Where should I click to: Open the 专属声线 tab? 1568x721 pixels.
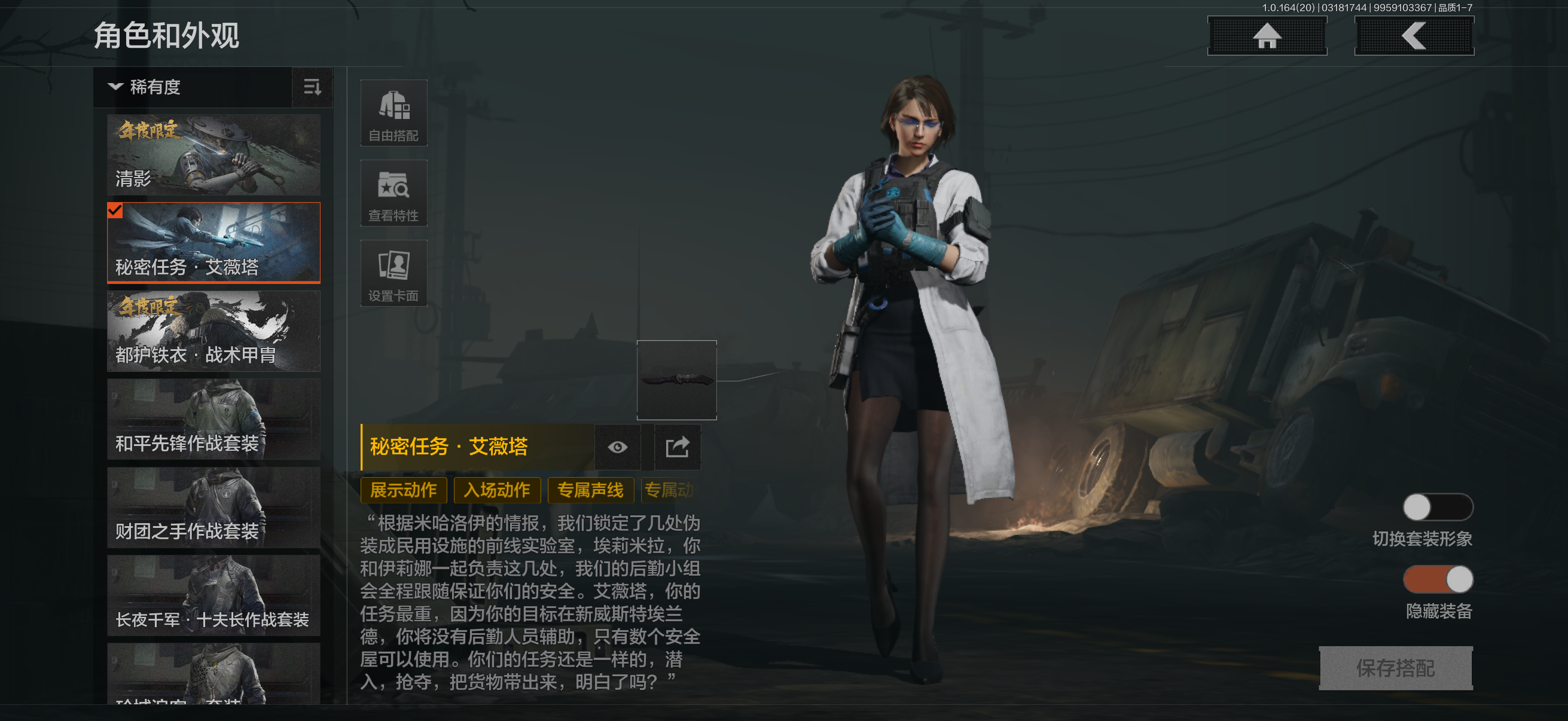591,490
